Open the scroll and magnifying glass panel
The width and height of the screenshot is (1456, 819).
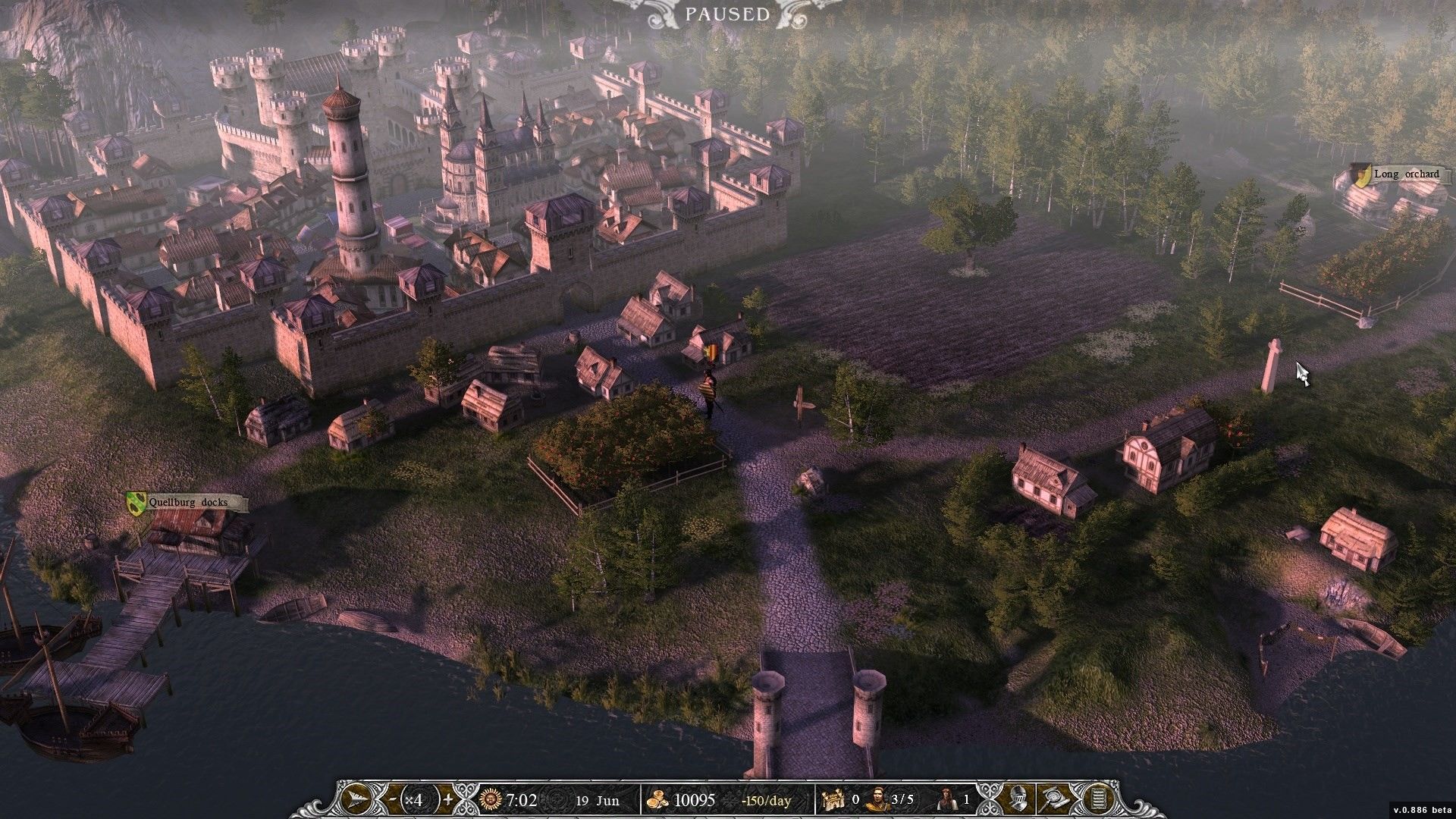coord(1056,799)
